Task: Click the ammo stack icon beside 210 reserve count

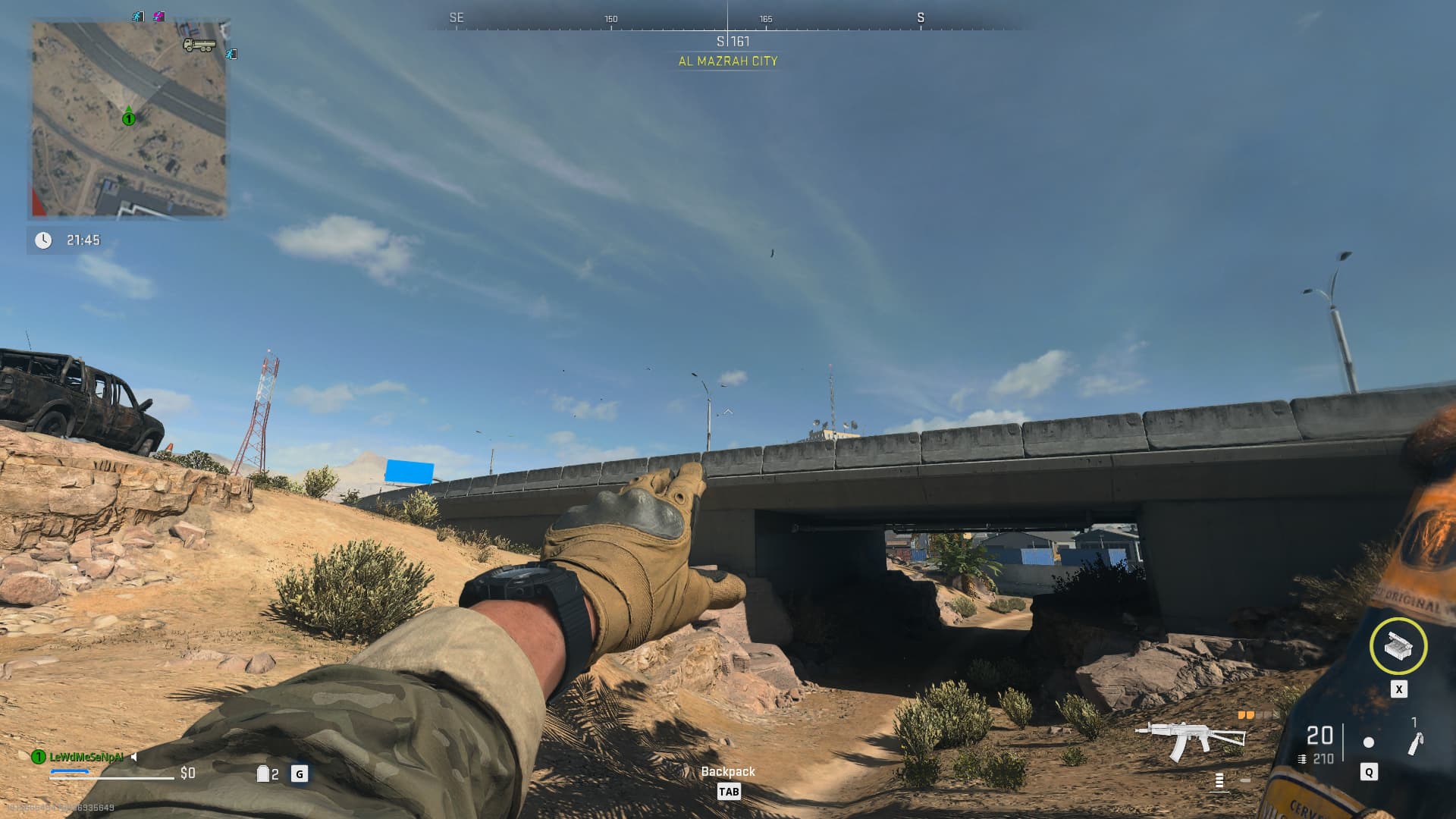Action: (x=1302, y=759)
